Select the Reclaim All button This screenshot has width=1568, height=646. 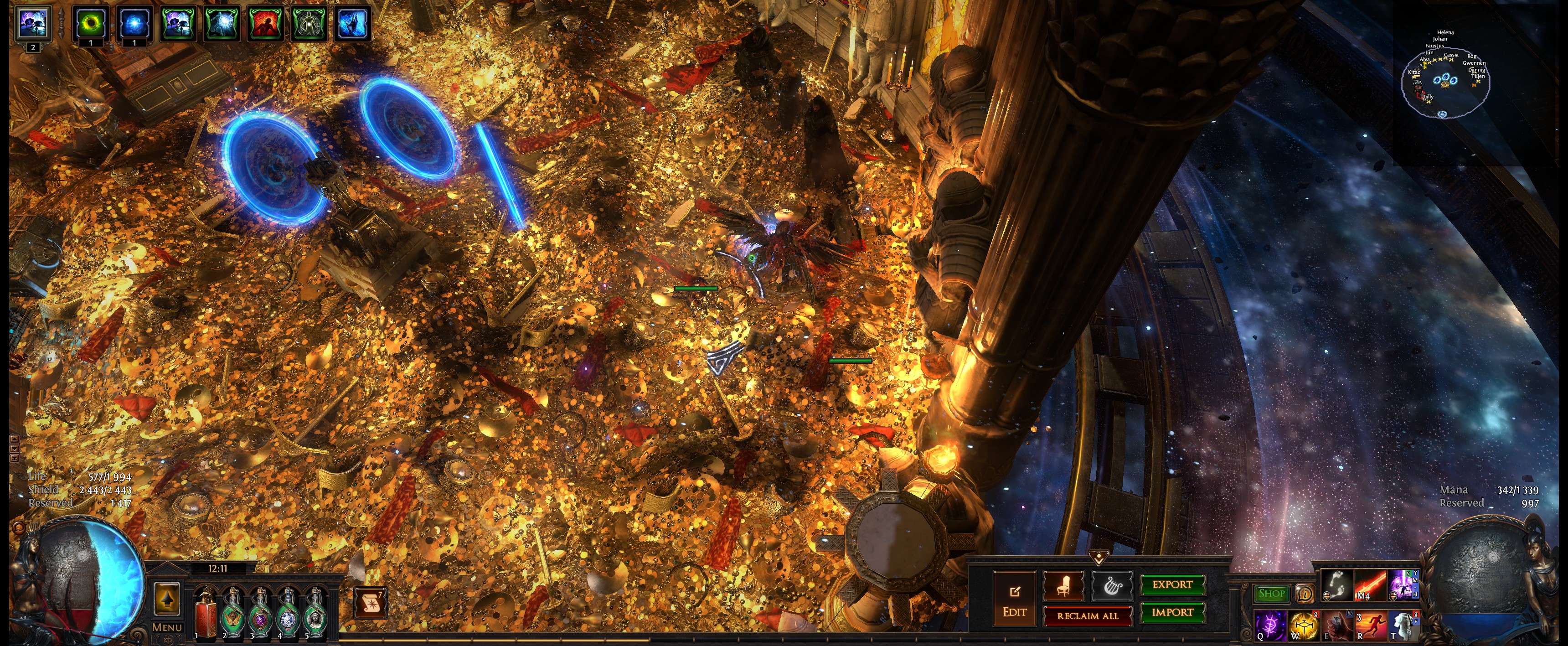coord(1087,615)
